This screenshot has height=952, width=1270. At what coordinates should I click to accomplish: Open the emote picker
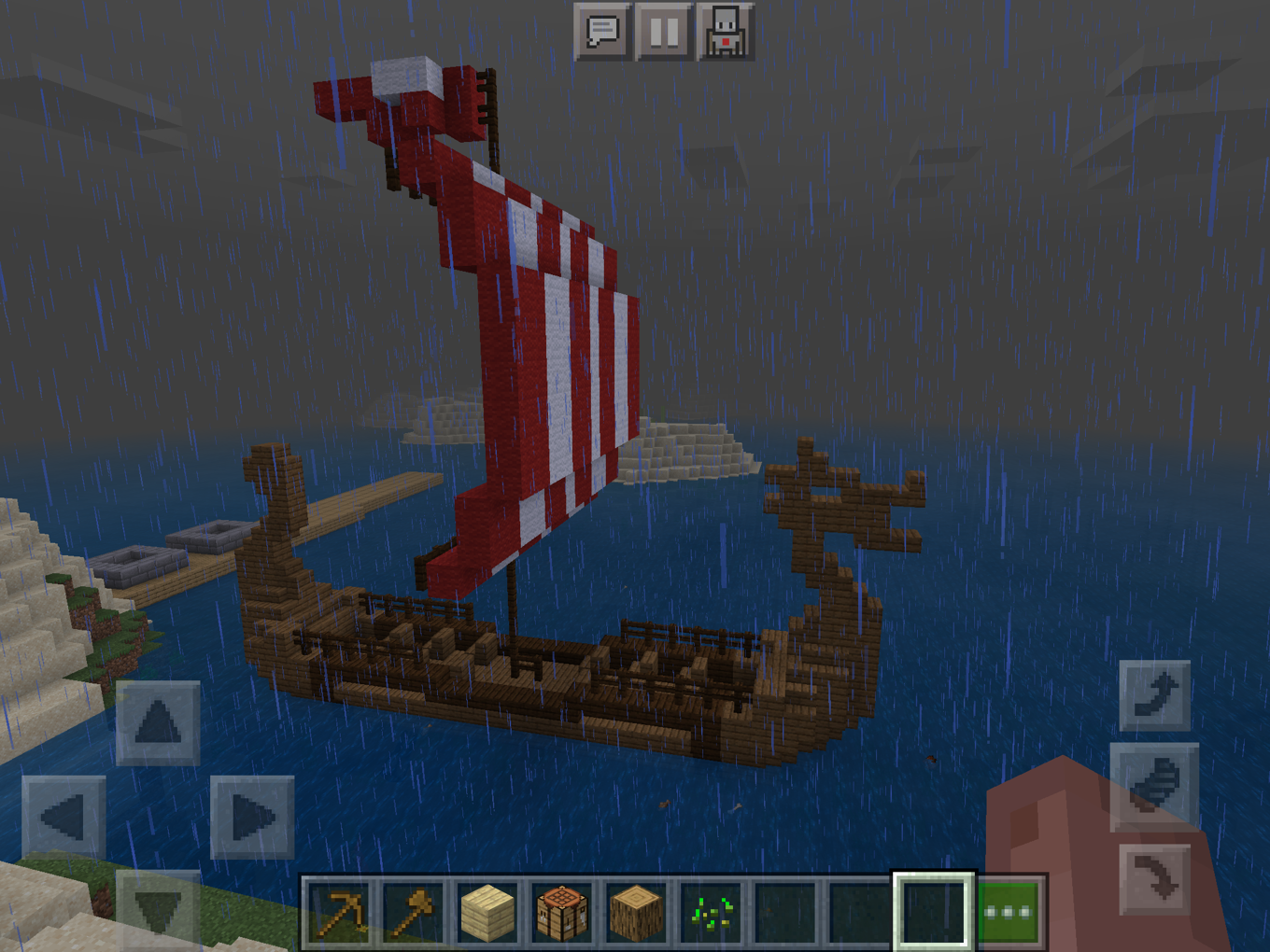coord(727,29)
